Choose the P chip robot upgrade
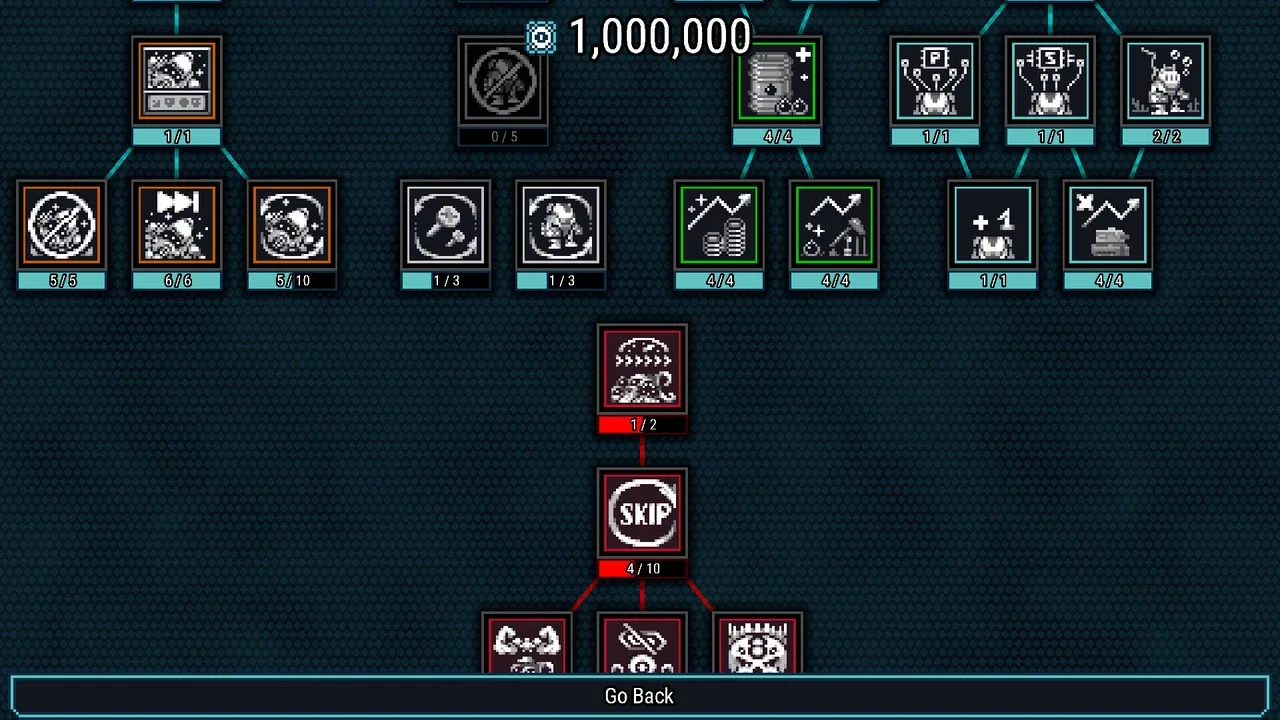 (x=935, y=82)
